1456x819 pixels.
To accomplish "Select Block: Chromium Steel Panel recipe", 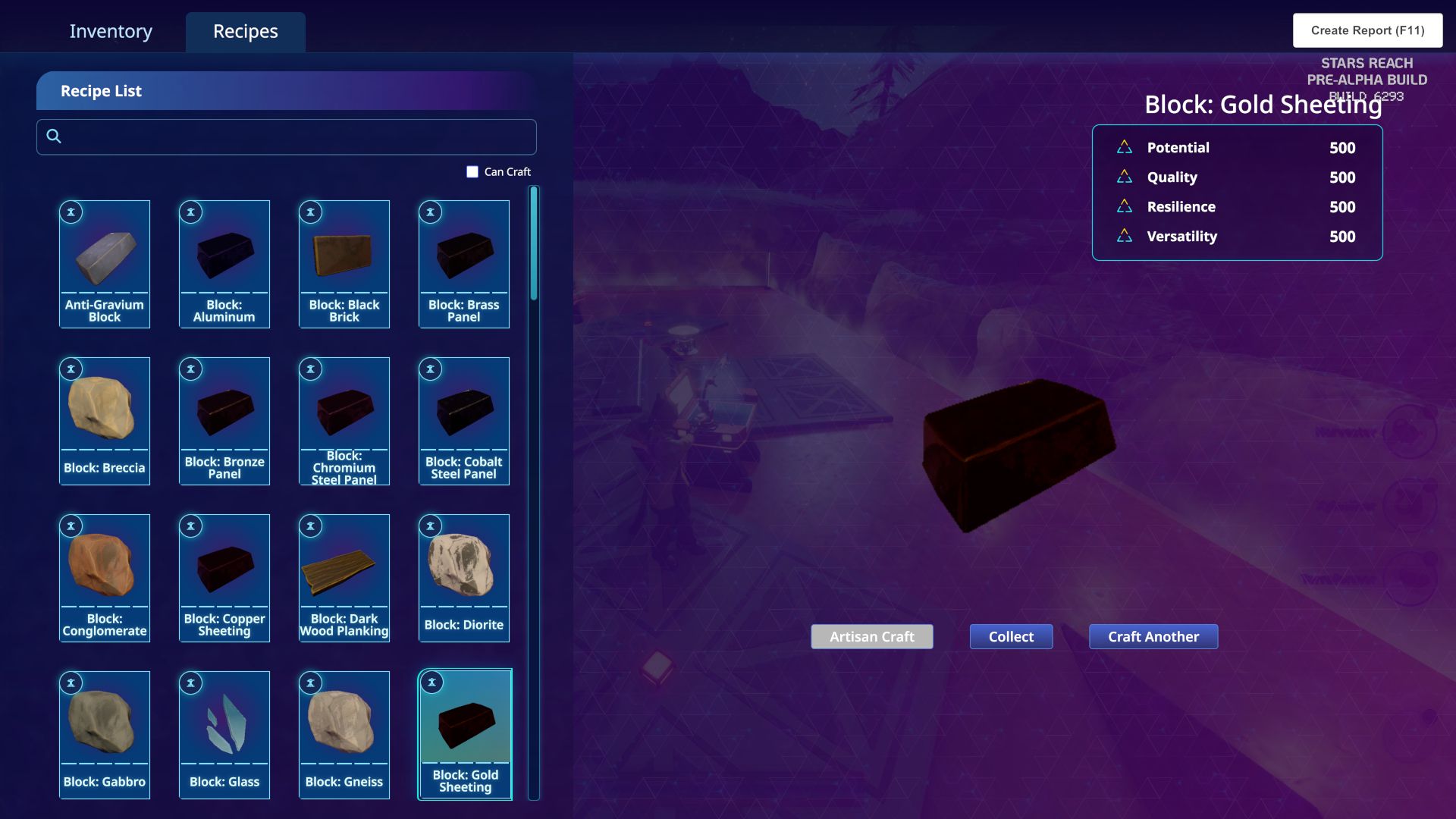I will 344,421.
